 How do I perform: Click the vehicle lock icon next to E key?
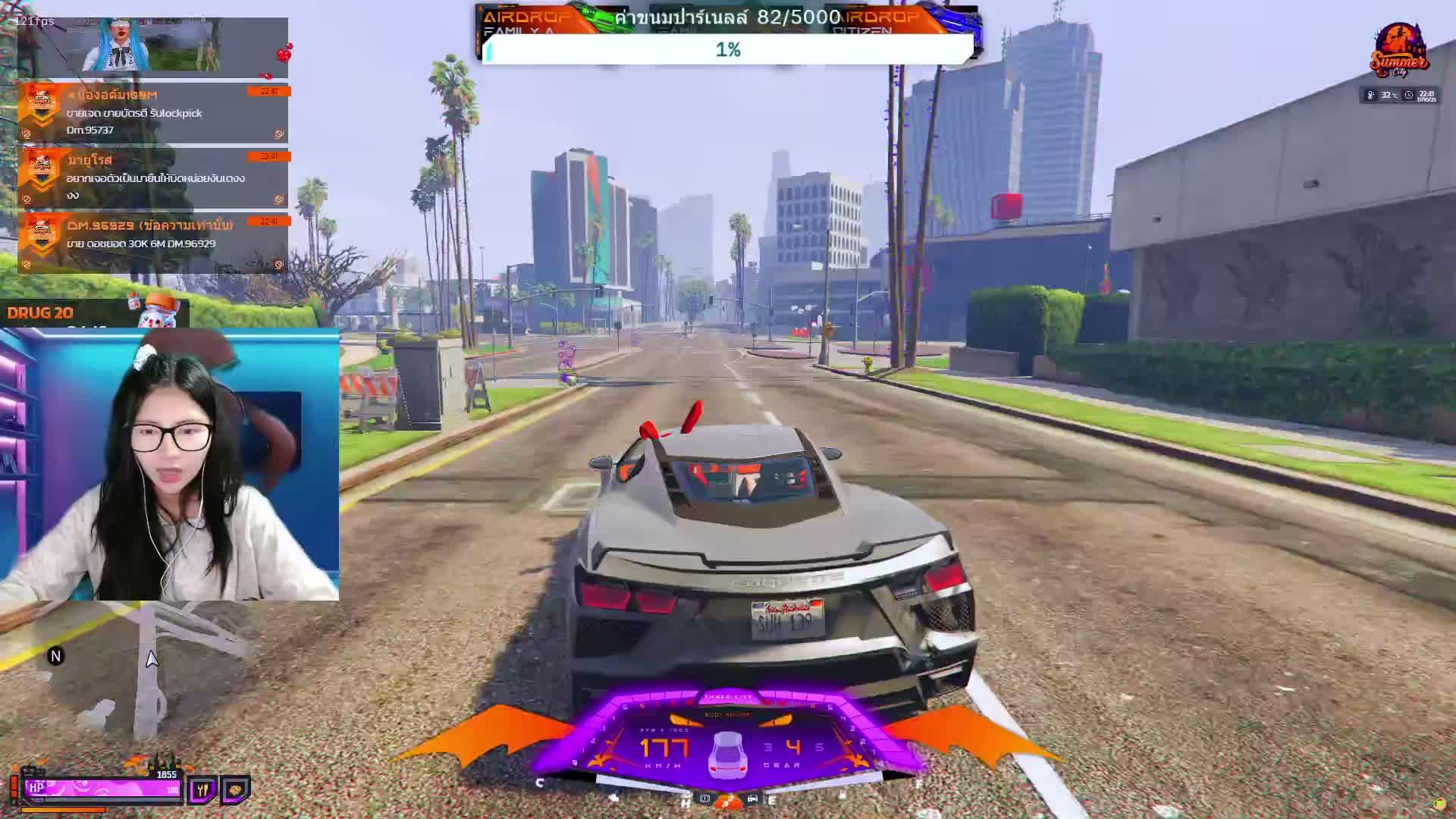752,799
